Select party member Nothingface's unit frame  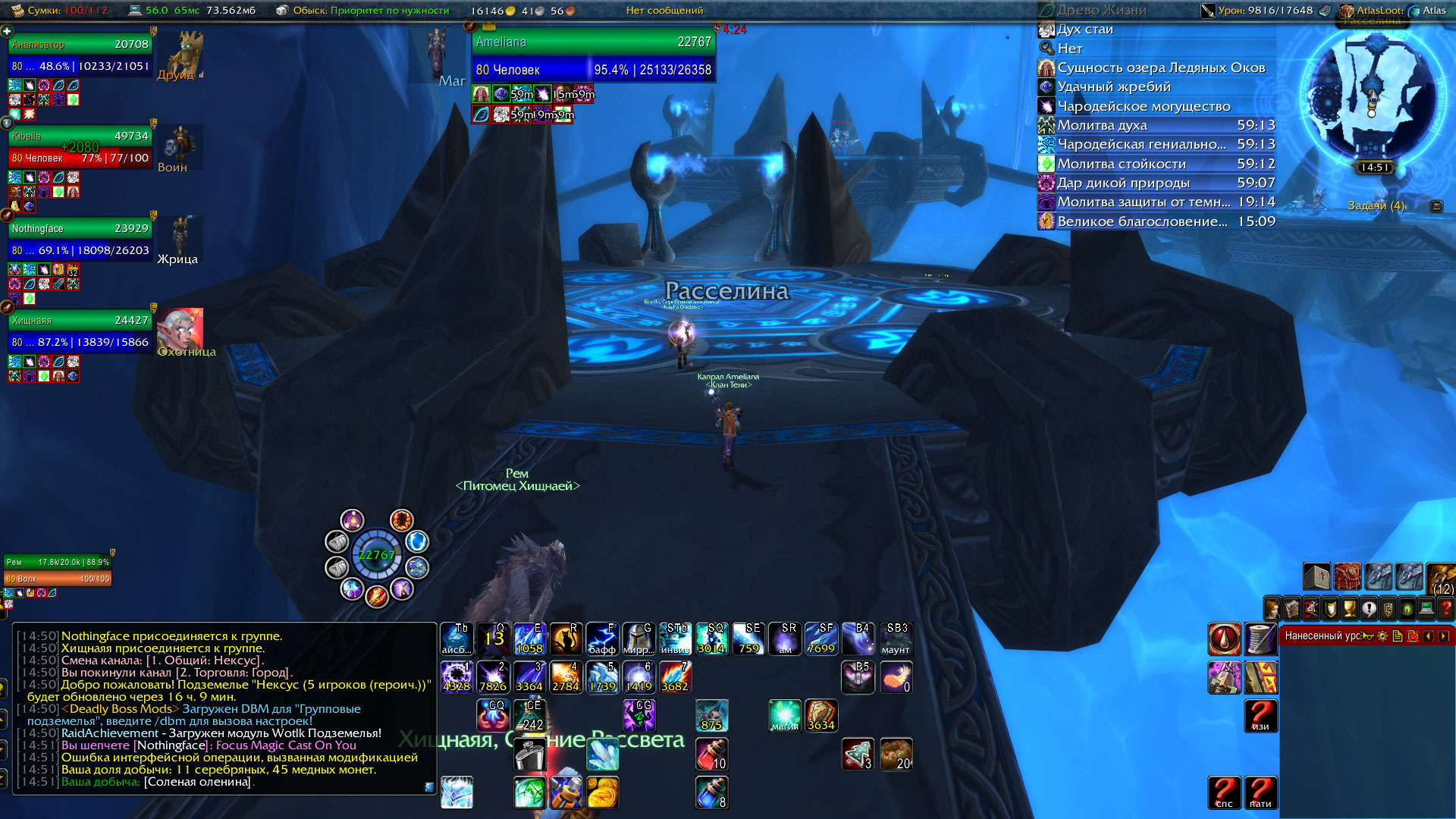click(x=80, y=239)
